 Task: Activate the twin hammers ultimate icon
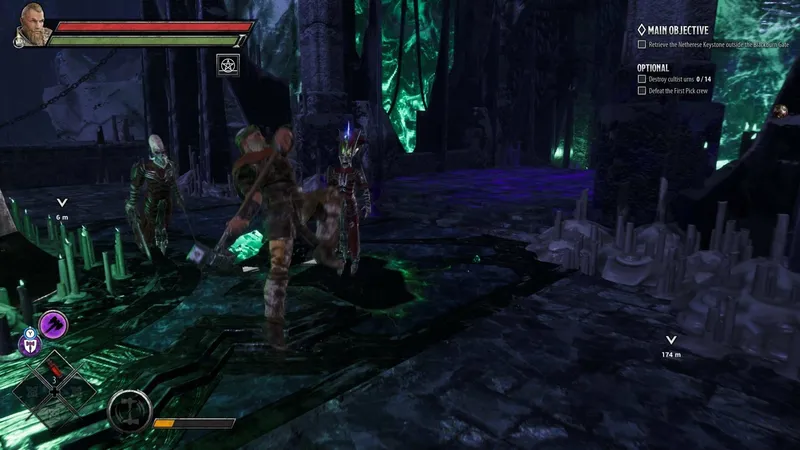click(x=130, y=408)
